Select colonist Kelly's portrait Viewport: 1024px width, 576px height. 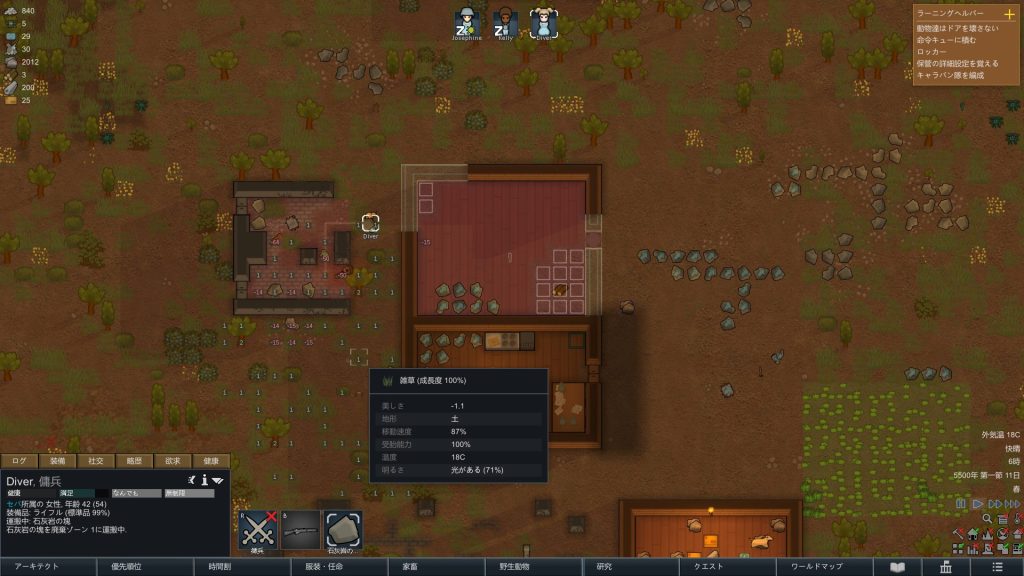click(505, 22)
